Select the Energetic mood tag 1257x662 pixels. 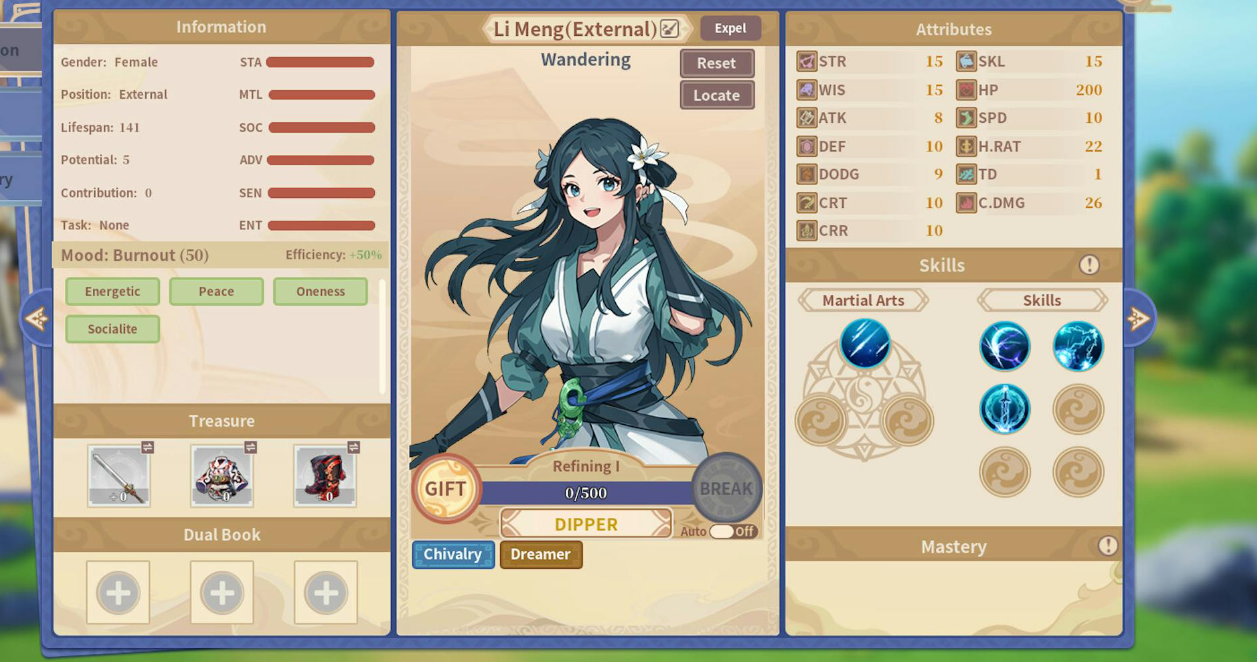113,291
